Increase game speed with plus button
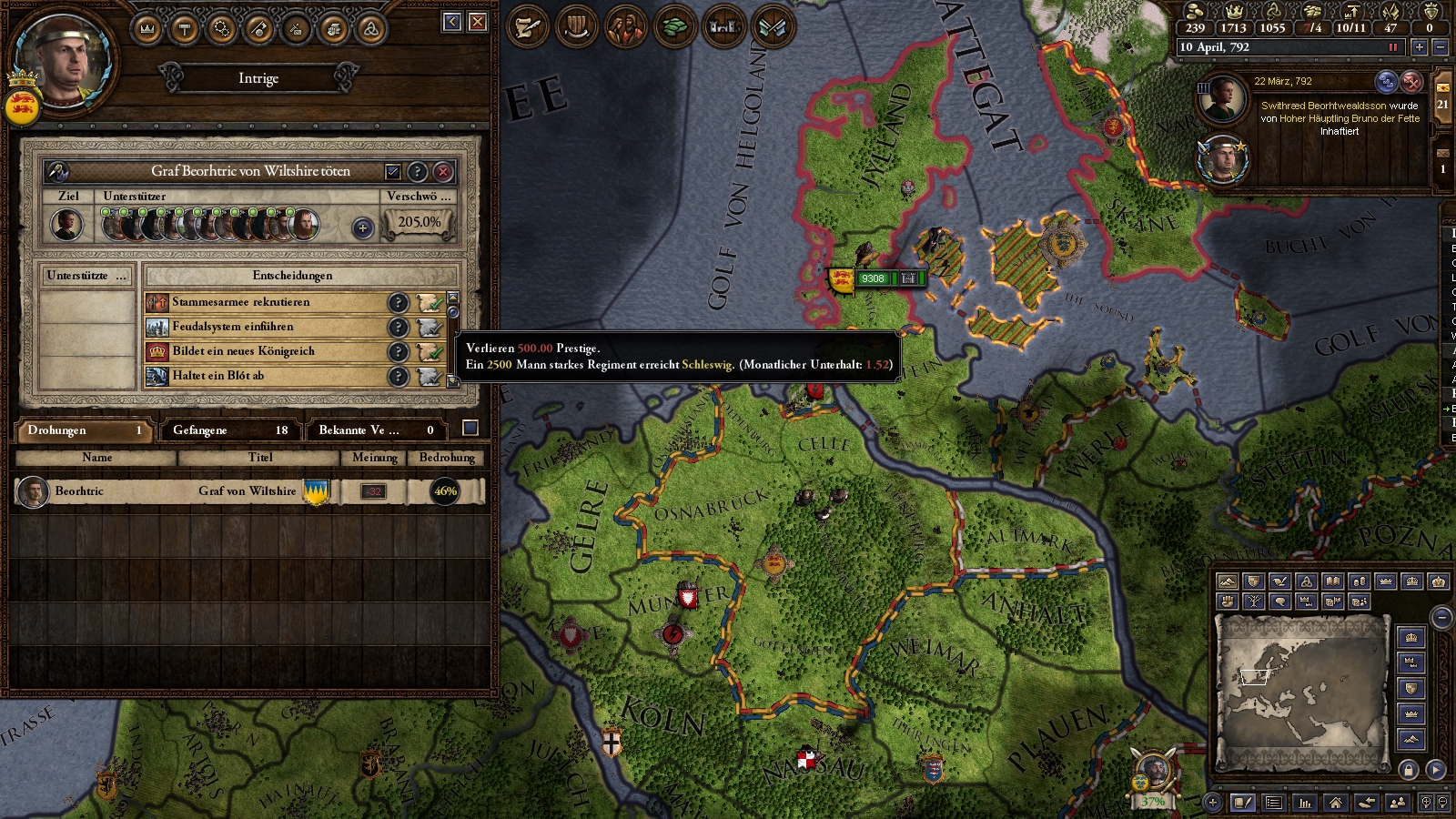This screenshot has height=819, width=1456. click(1419, 47)
